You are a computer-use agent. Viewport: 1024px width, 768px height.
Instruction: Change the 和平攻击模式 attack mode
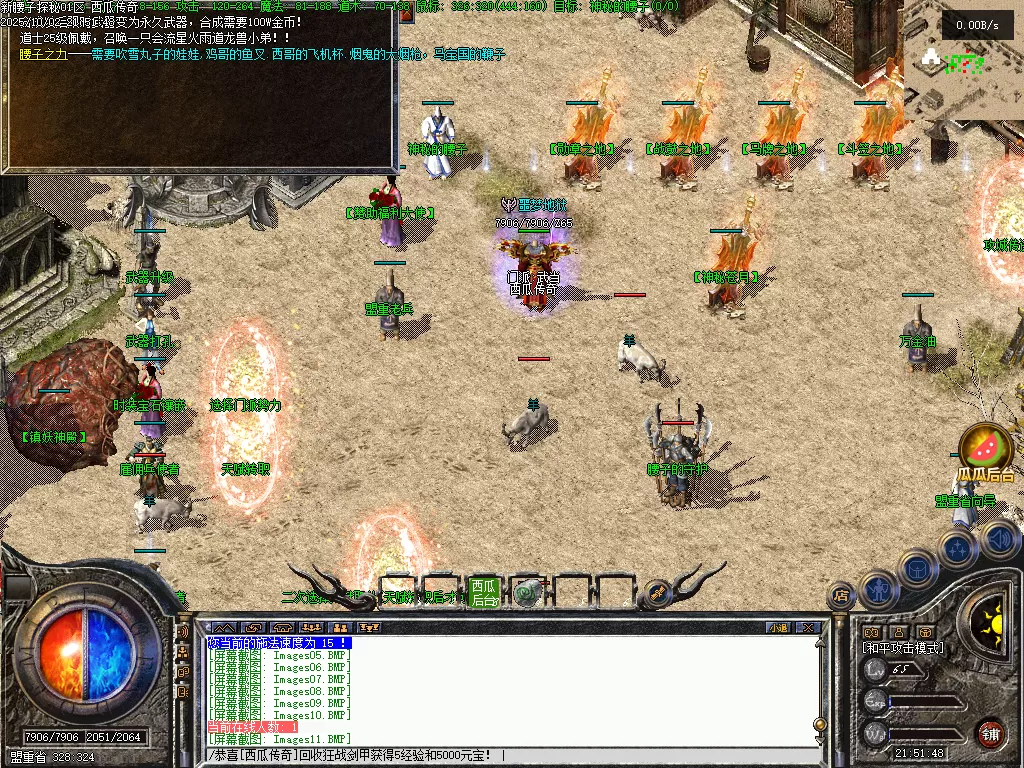pos(902,648)
